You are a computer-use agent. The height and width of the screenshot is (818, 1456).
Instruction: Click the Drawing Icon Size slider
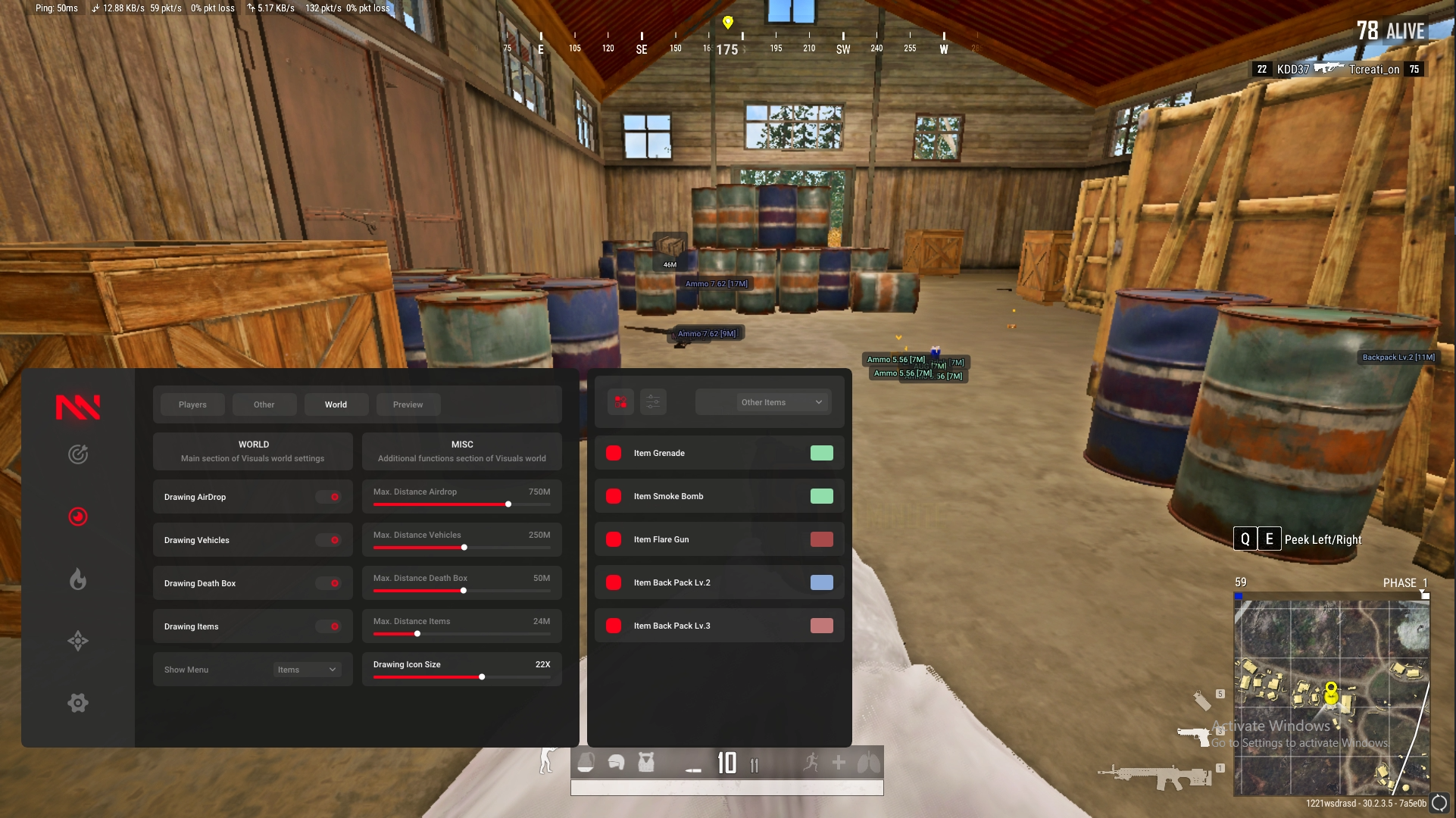point(482,676)
